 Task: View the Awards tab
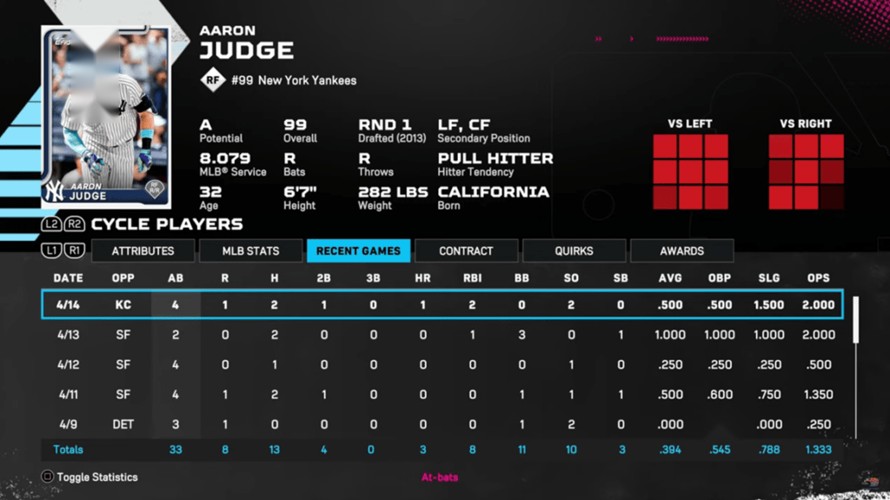click(x=682, y=251)
